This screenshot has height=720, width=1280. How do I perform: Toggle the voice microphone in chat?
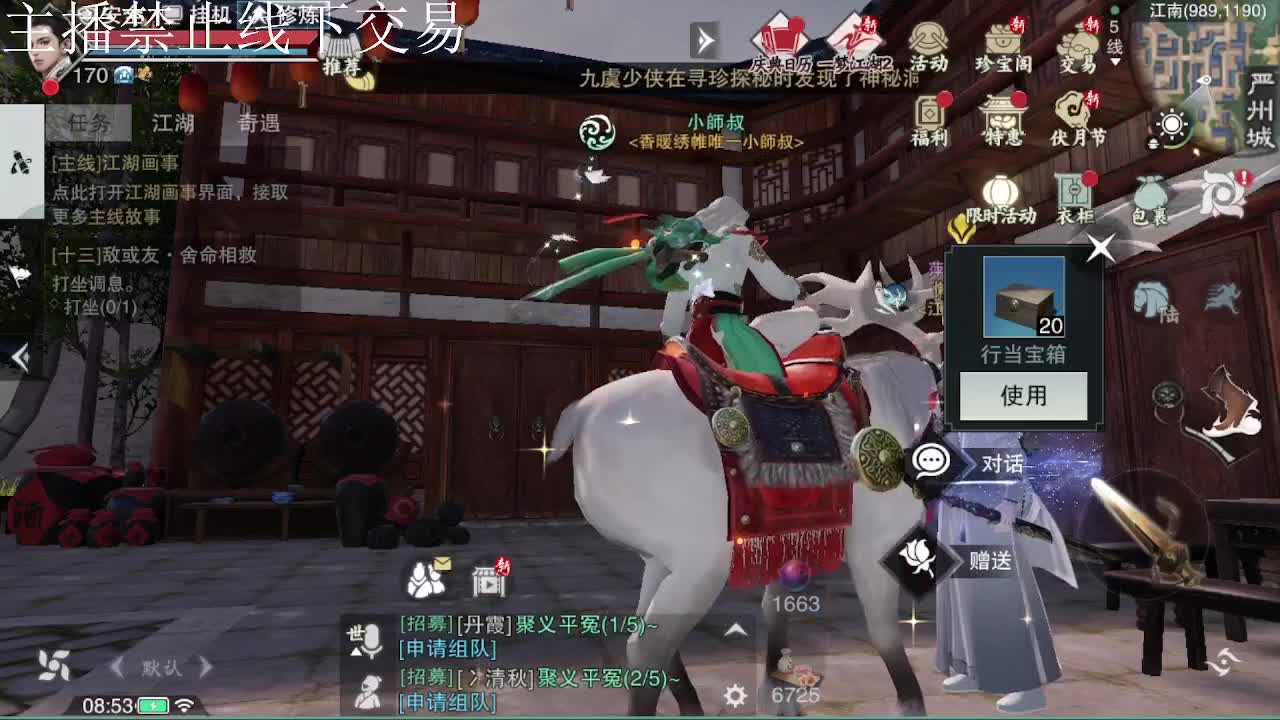372,638
